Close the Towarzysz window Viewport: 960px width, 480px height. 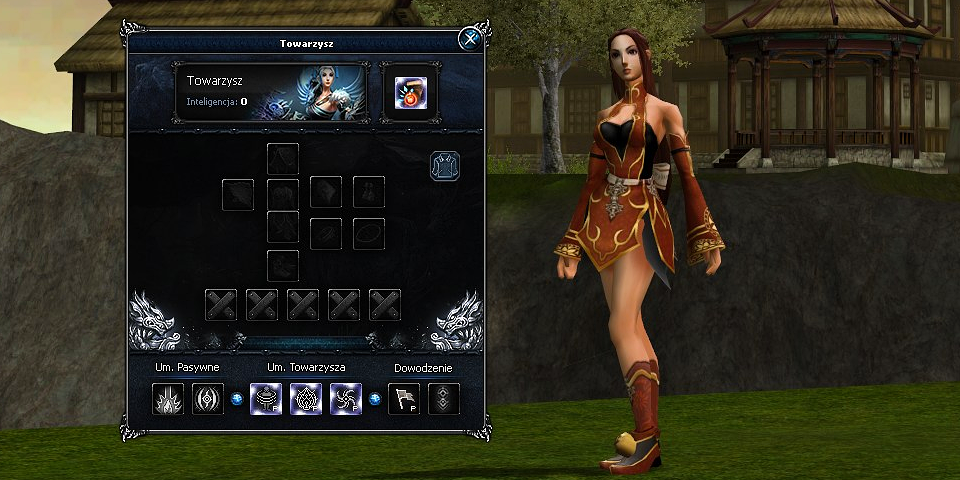pyautogui.click(x=468, y=39)
